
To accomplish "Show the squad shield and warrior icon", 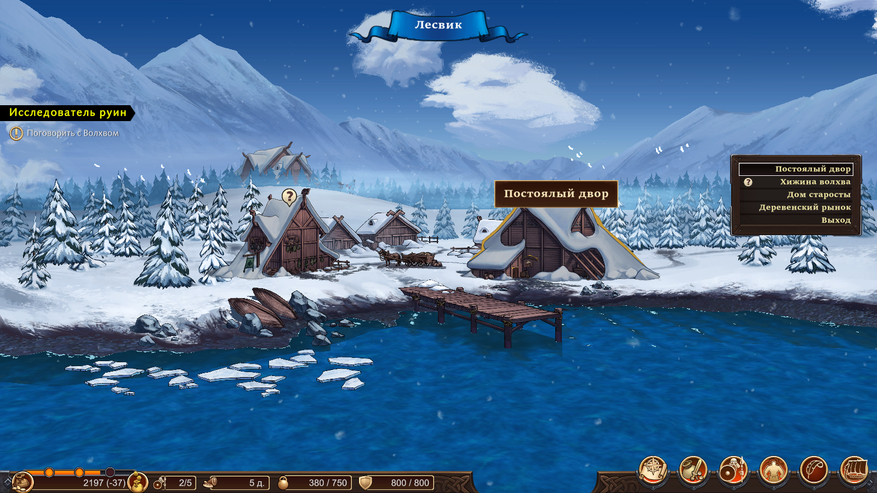I will (733, 469).
